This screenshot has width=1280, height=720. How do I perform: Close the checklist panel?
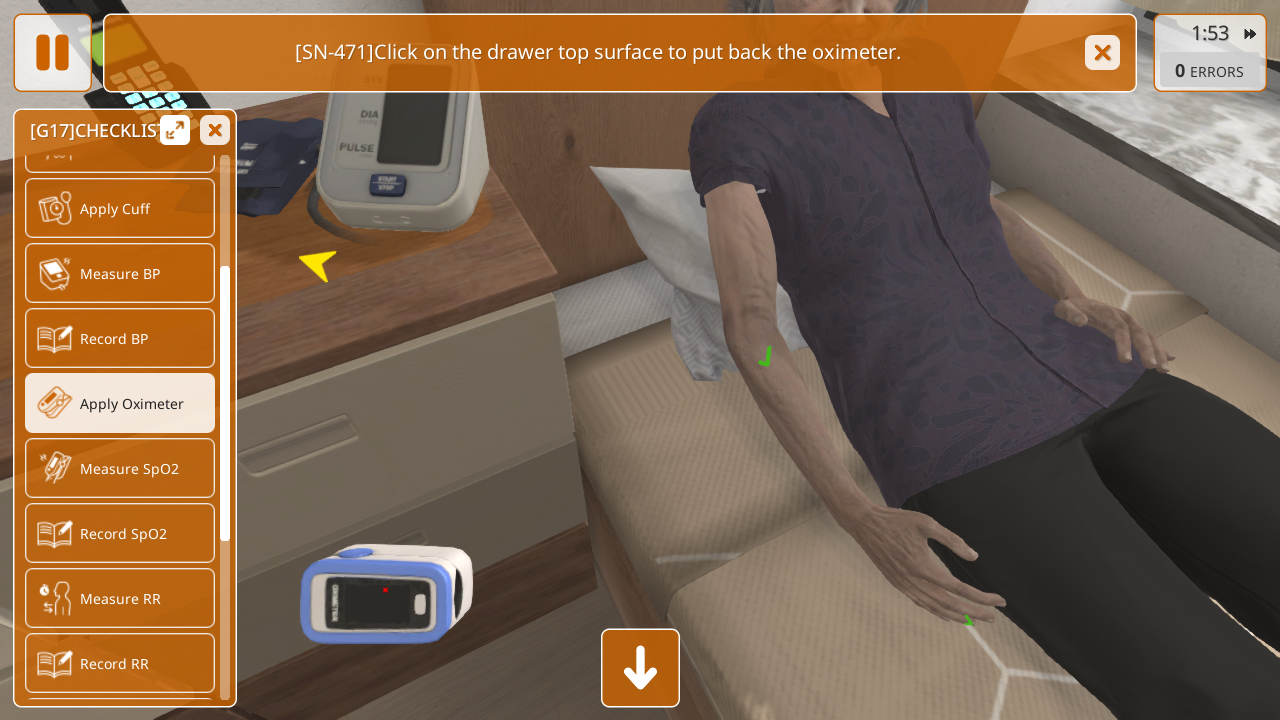coord(214,130)
